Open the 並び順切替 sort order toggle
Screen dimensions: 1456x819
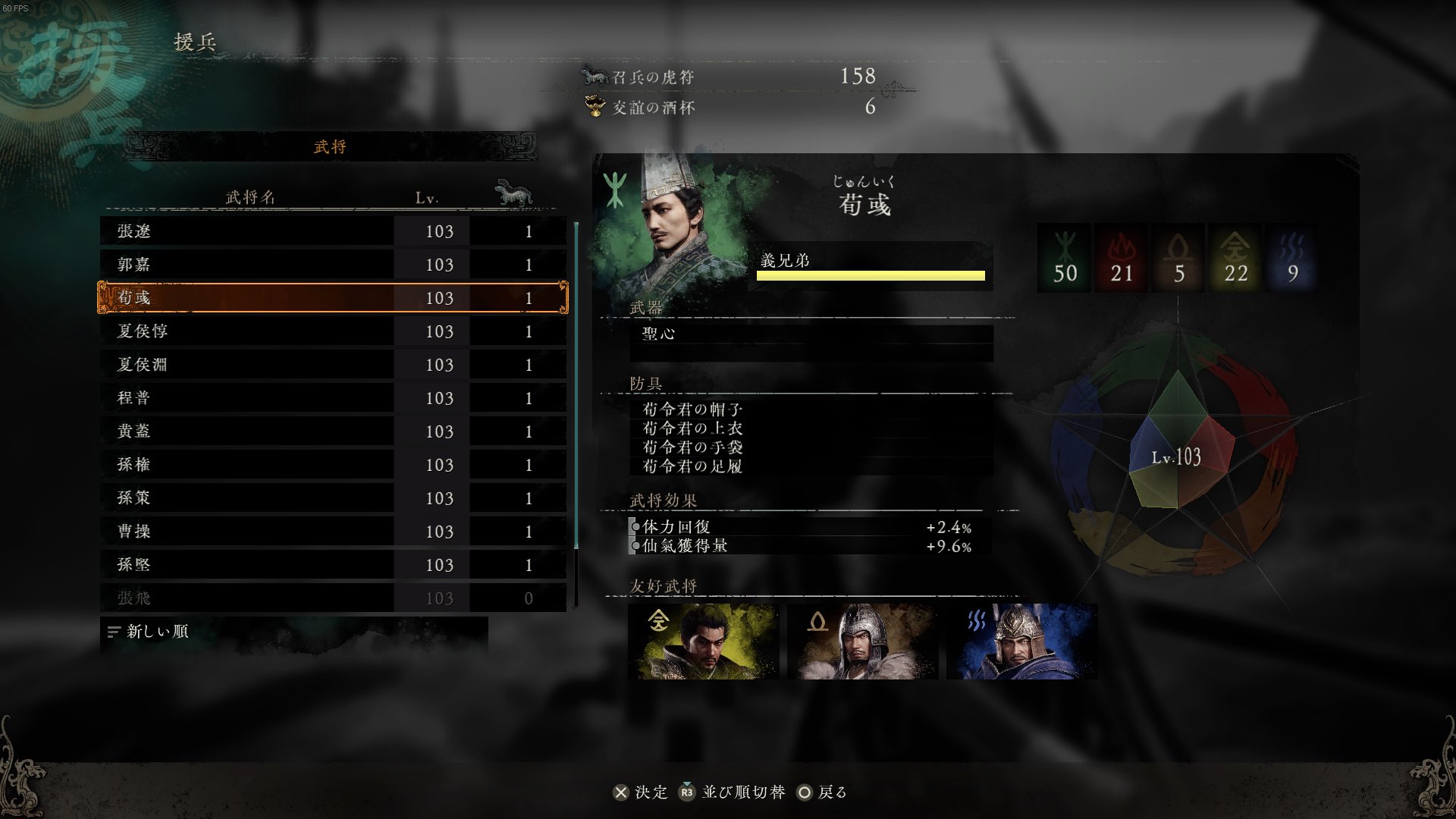pos(733,792)
